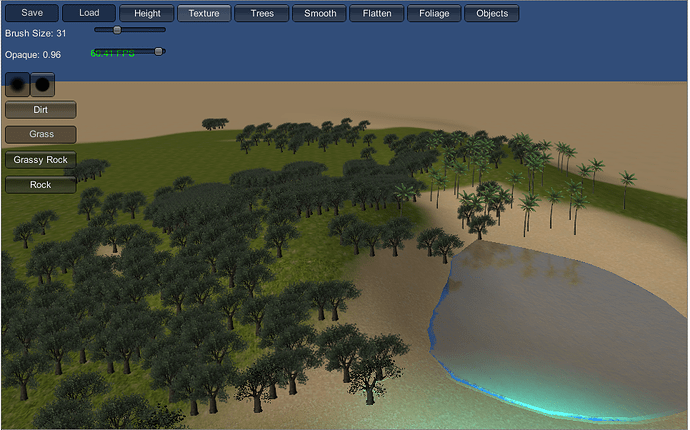The height and width of the screenshot is (430, 690).
Task: Choose the Grass texture
Action: coord(41,135)
